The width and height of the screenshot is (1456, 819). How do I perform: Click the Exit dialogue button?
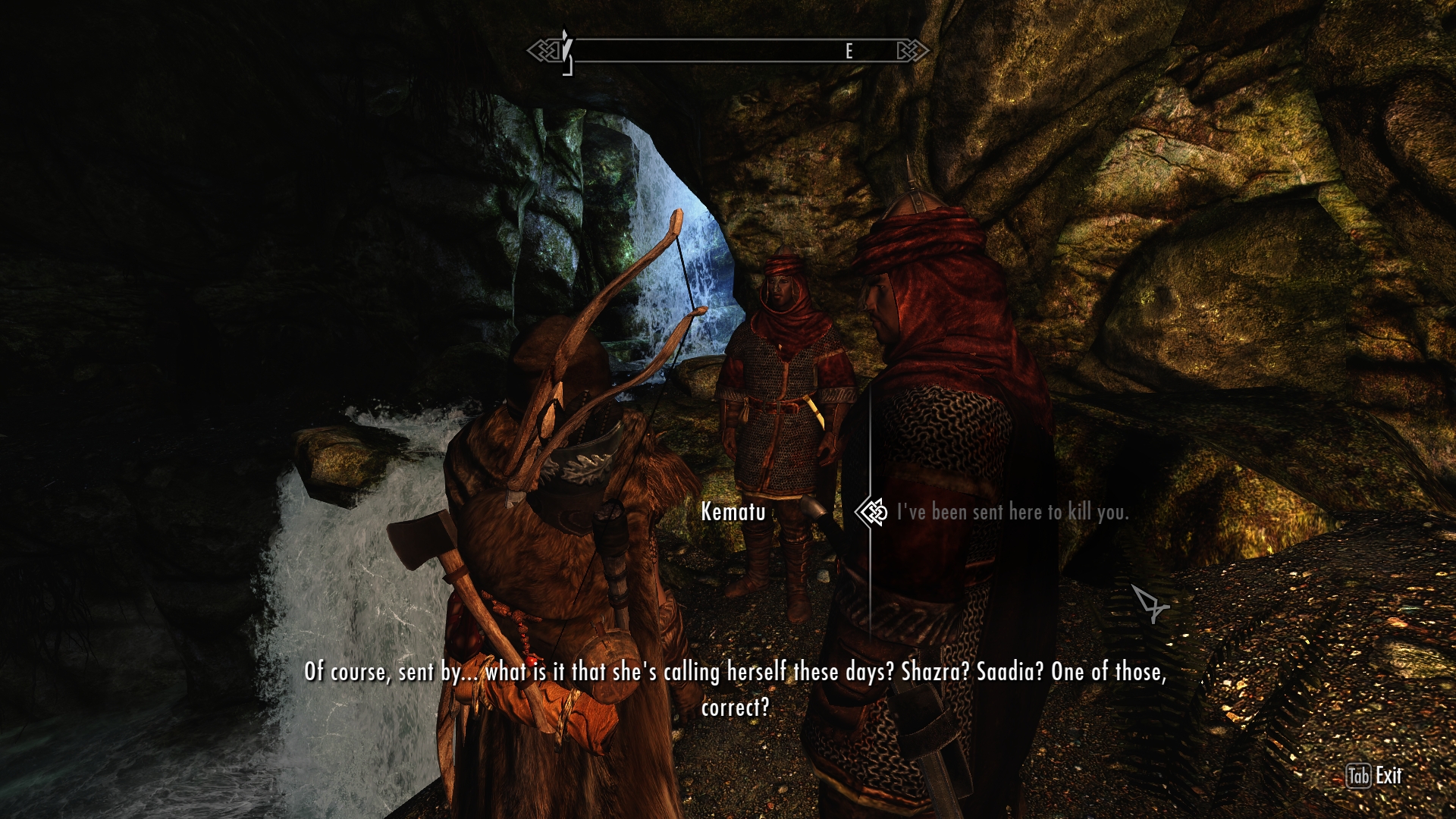click(1374, 776)
